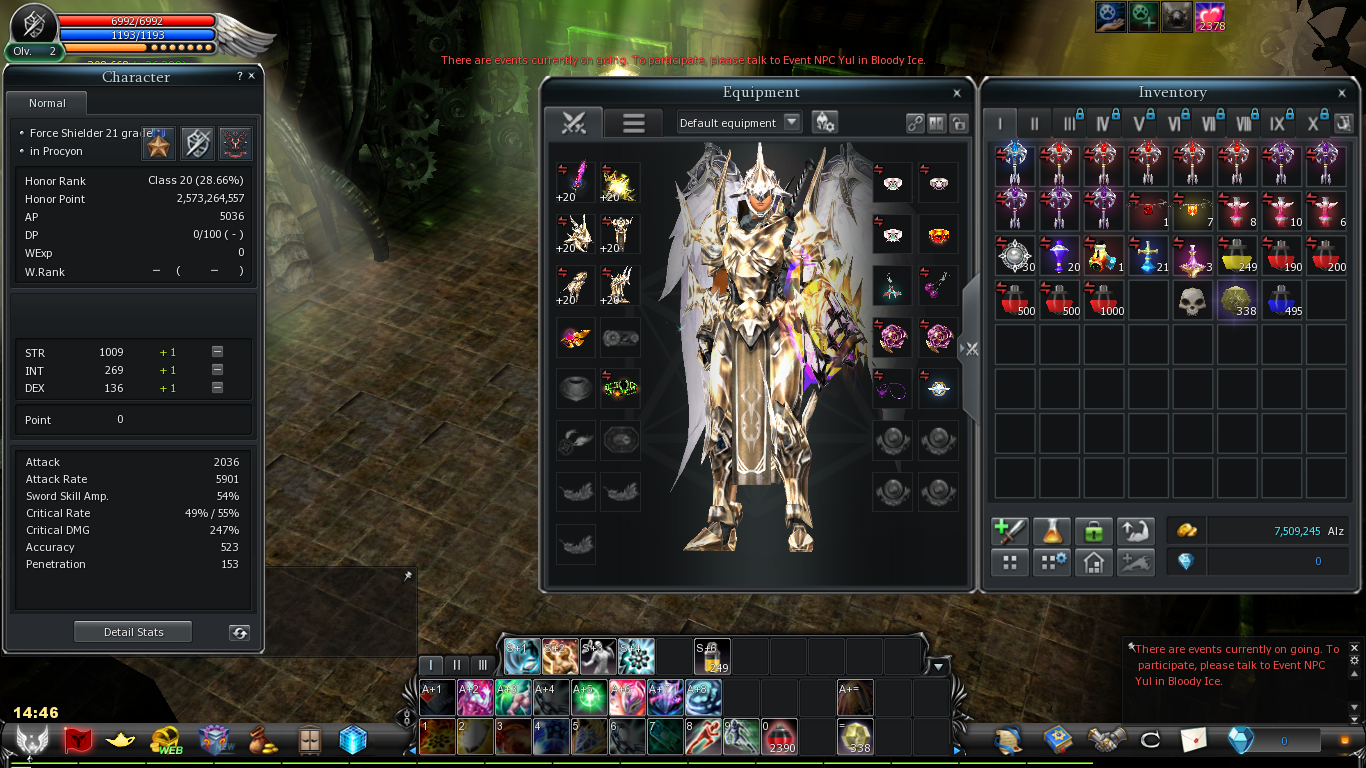Click the orange flask button in inventory
Image resolution: width=1366 pixels, height=768 pixels.
1051,531
